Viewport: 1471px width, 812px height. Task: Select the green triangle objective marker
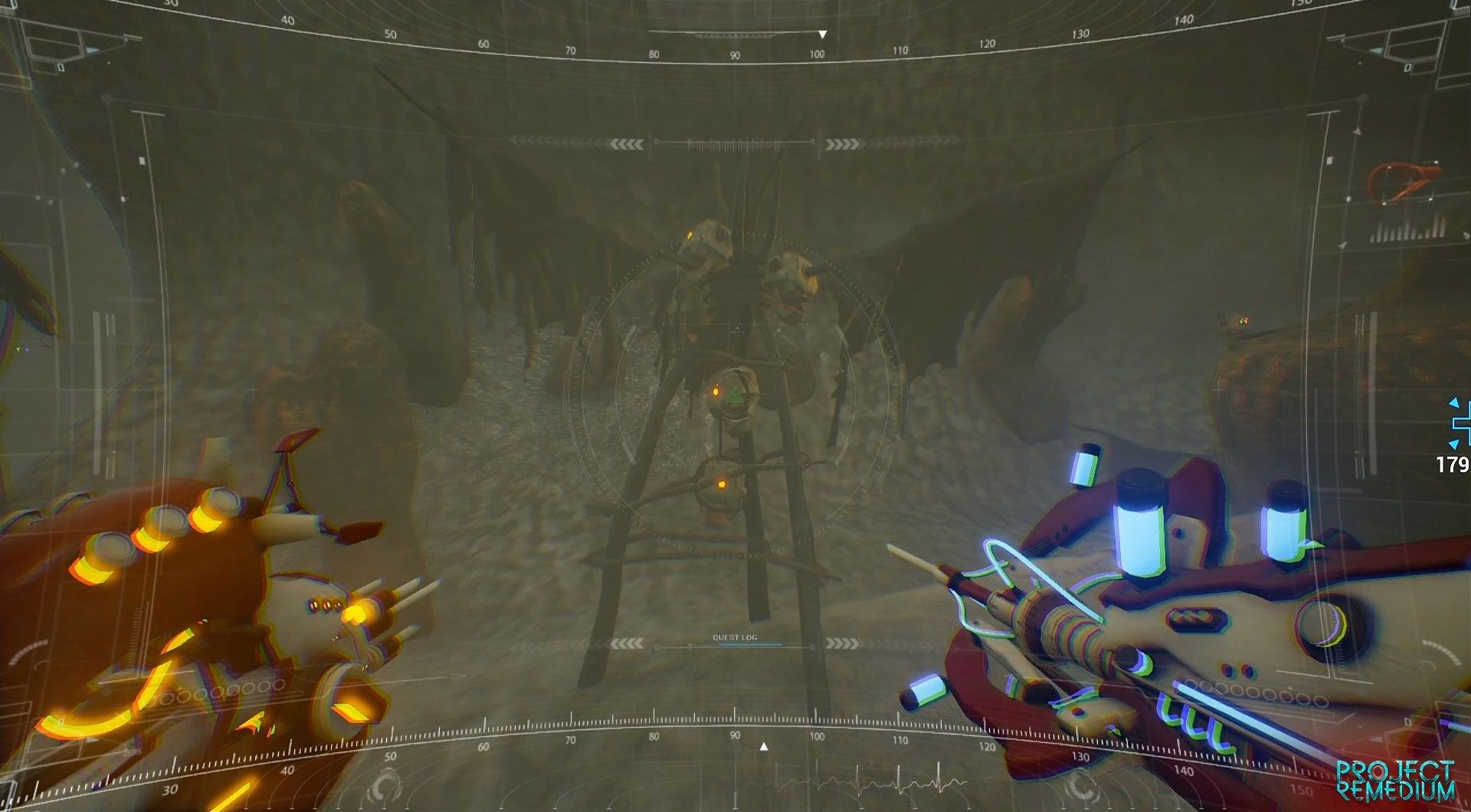point(734,395)
